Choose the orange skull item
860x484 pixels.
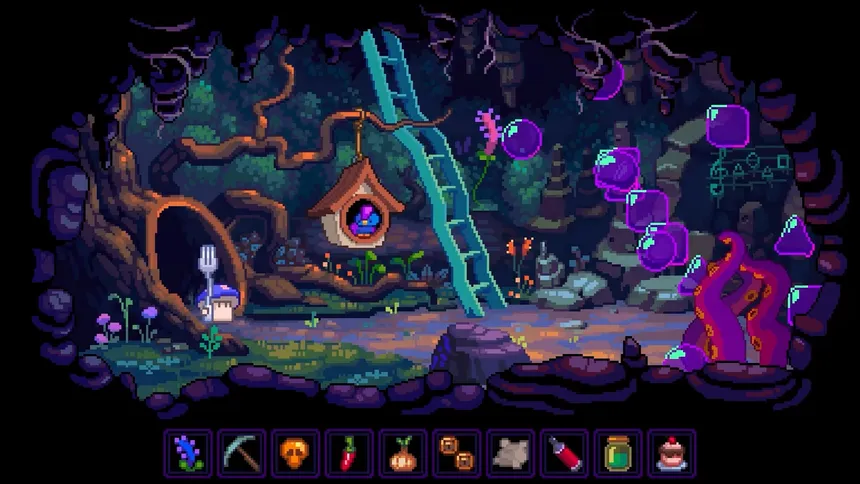(295, 454)
